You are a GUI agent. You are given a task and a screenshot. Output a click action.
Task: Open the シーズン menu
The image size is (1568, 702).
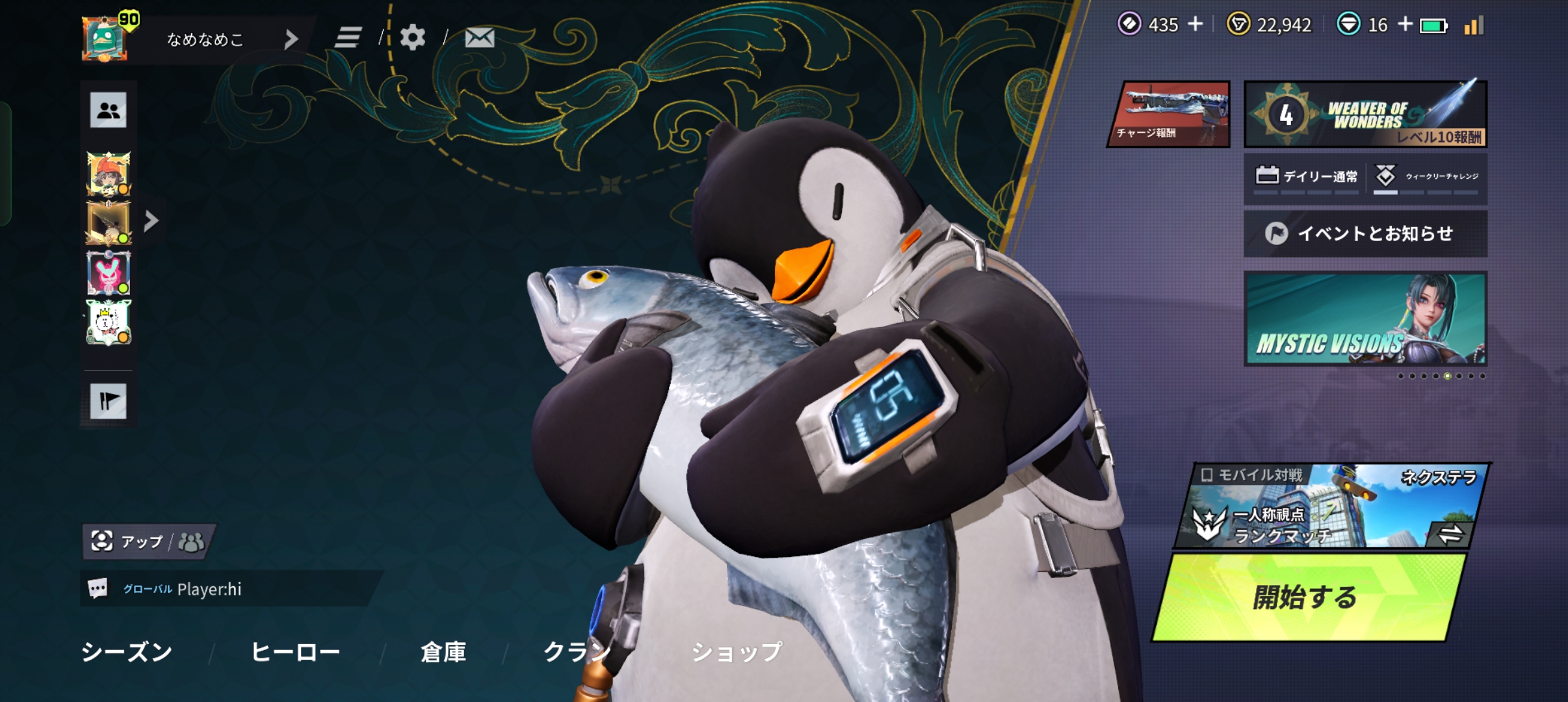coord(127,651)
